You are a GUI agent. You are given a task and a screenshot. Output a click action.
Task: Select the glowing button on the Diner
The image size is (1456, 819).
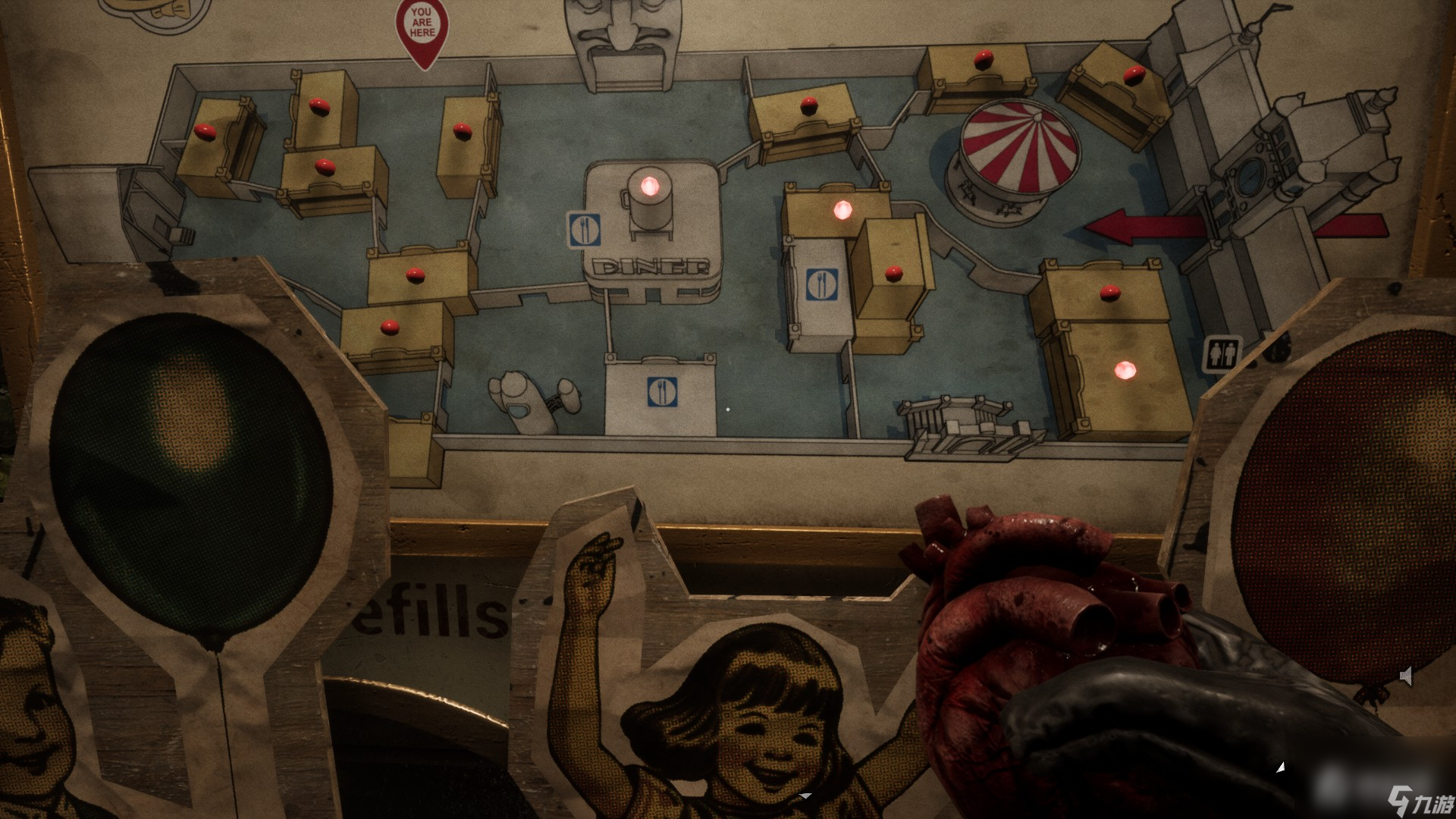[650, 186]
